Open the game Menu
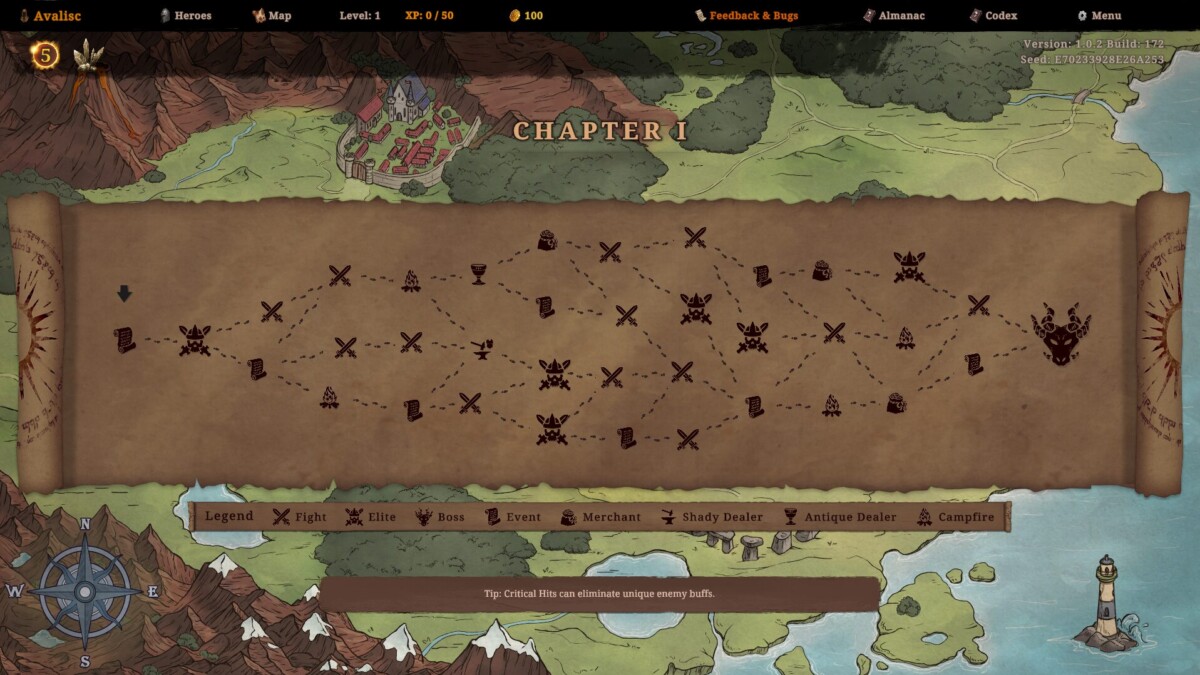The width and height of the screenshot is (1200, 675). [1099, 16]
